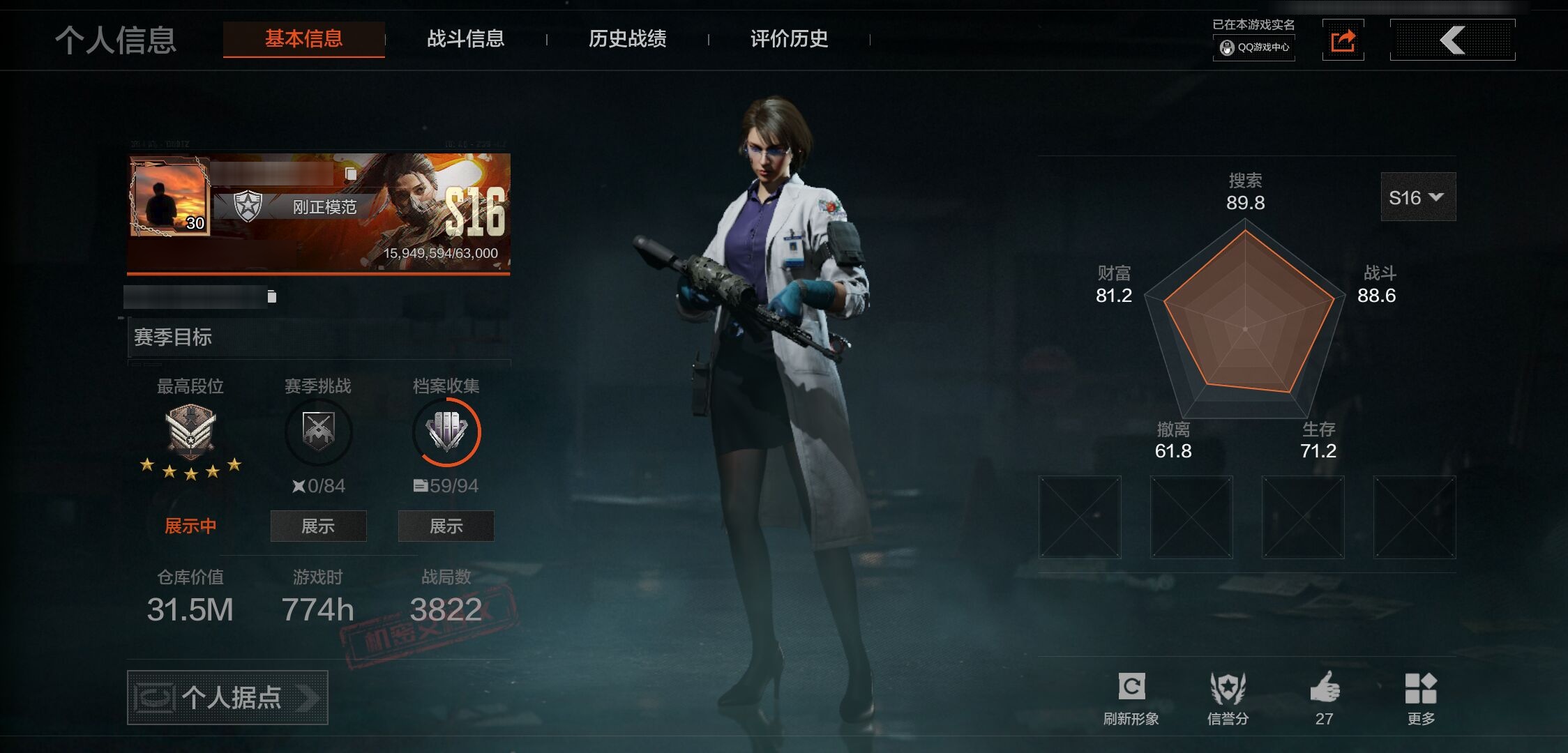Open the 战斗信息 tab

coord(465,38)
